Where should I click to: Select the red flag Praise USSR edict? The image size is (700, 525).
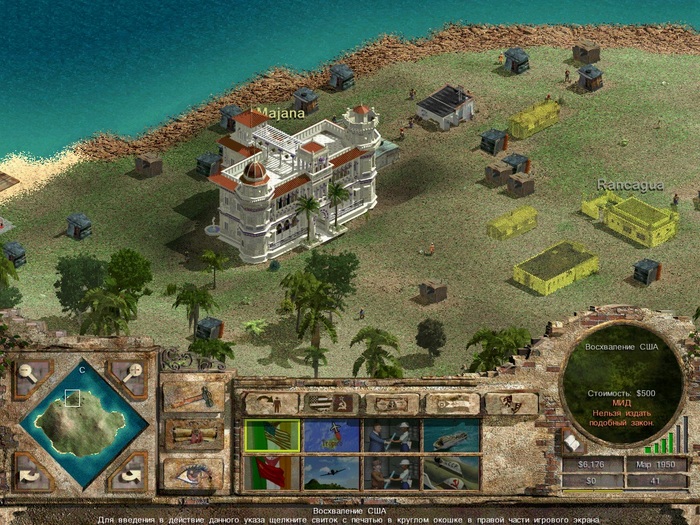pyautogui.click(x=271, y=472)
